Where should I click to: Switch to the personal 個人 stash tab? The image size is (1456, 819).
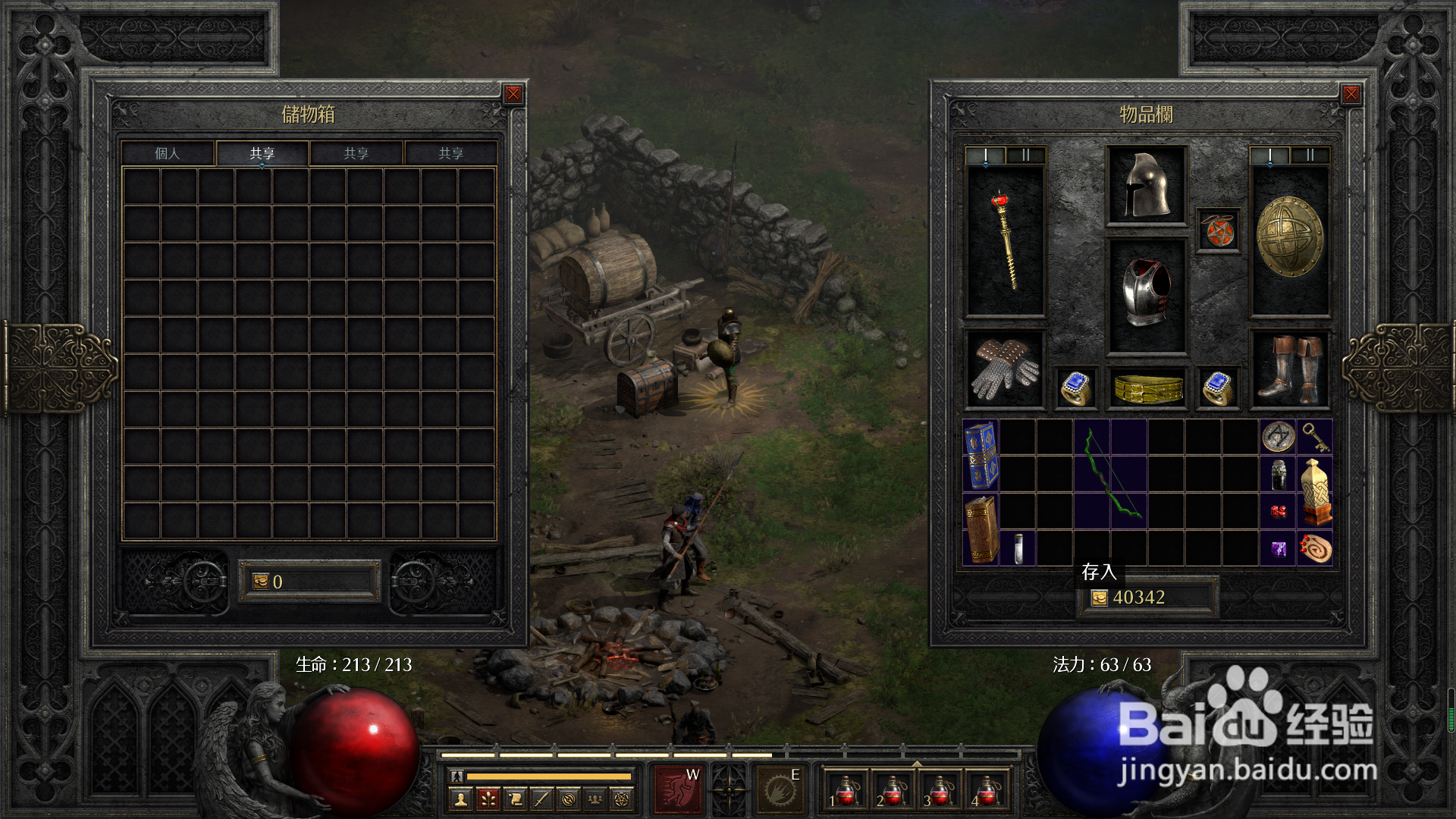[168, 153]
